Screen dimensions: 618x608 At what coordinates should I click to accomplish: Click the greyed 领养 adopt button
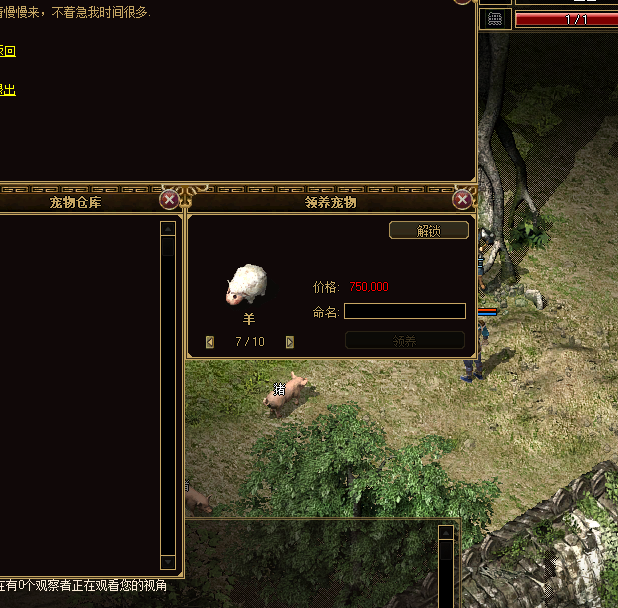point(405,341)
